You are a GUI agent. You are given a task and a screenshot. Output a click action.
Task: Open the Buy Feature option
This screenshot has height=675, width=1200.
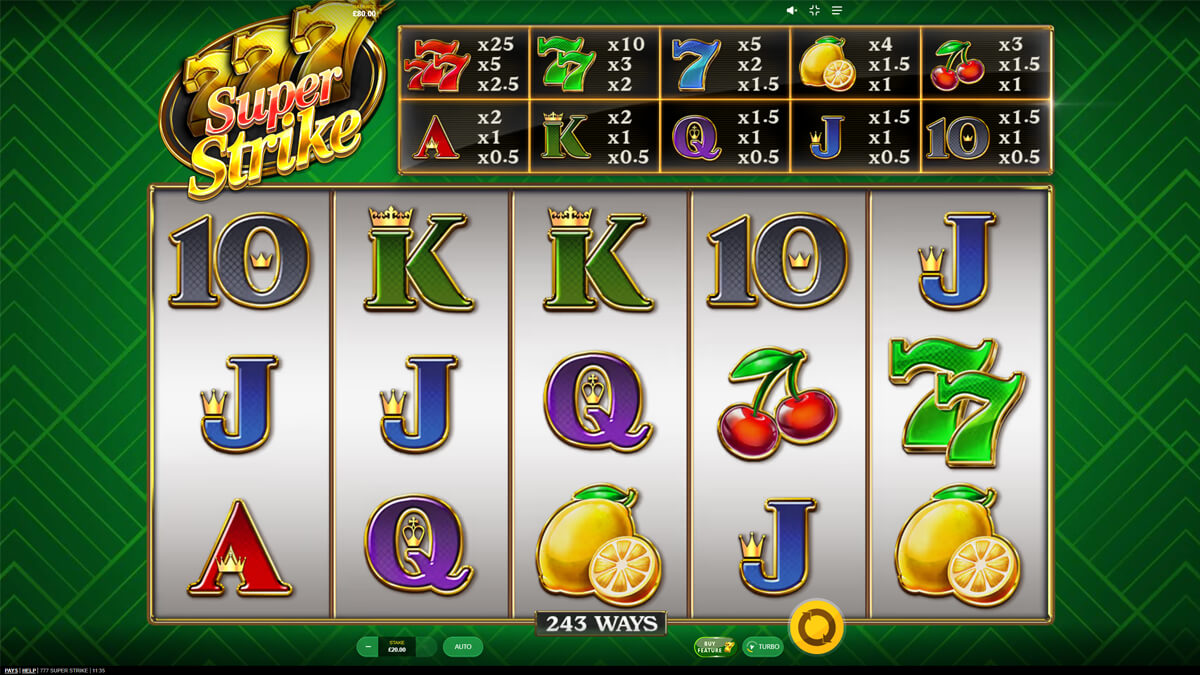pyautogui.click(x=714, y=647)
